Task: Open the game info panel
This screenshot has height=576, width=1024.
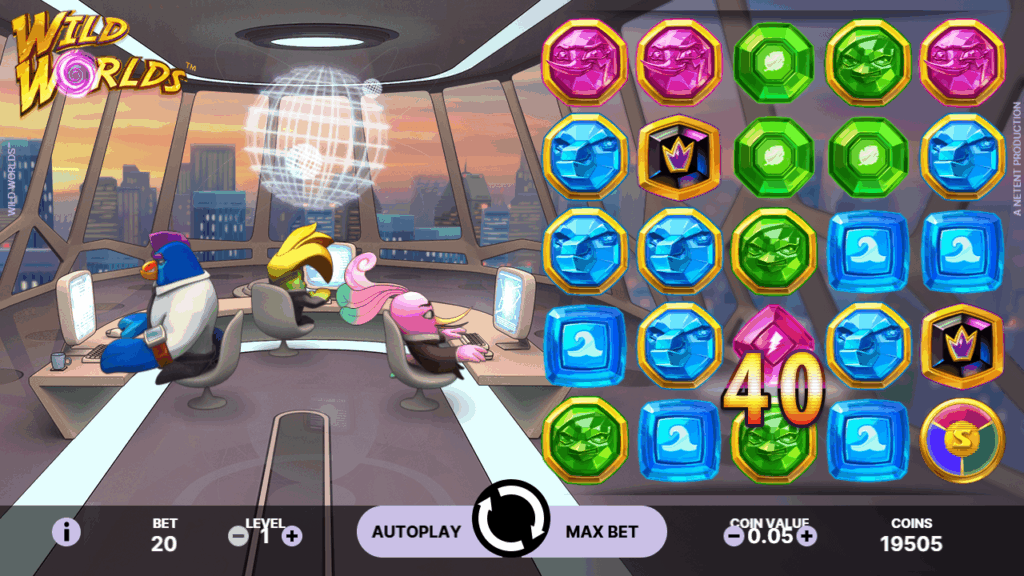Action: (x=66, y=532)
